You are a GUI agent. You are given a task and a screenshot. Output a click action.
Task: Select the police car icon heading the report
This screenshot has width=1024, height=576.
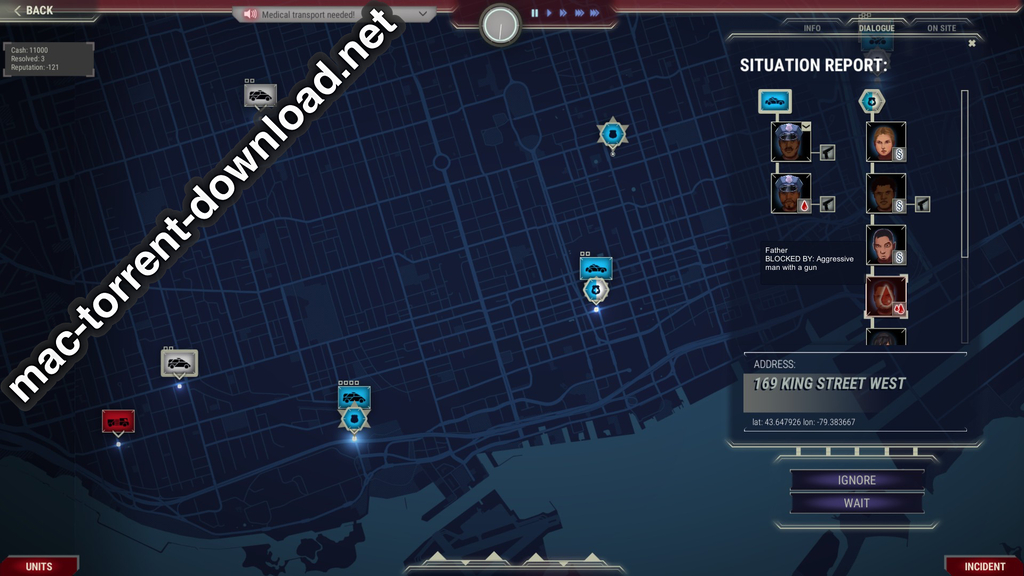pos(775,101)
